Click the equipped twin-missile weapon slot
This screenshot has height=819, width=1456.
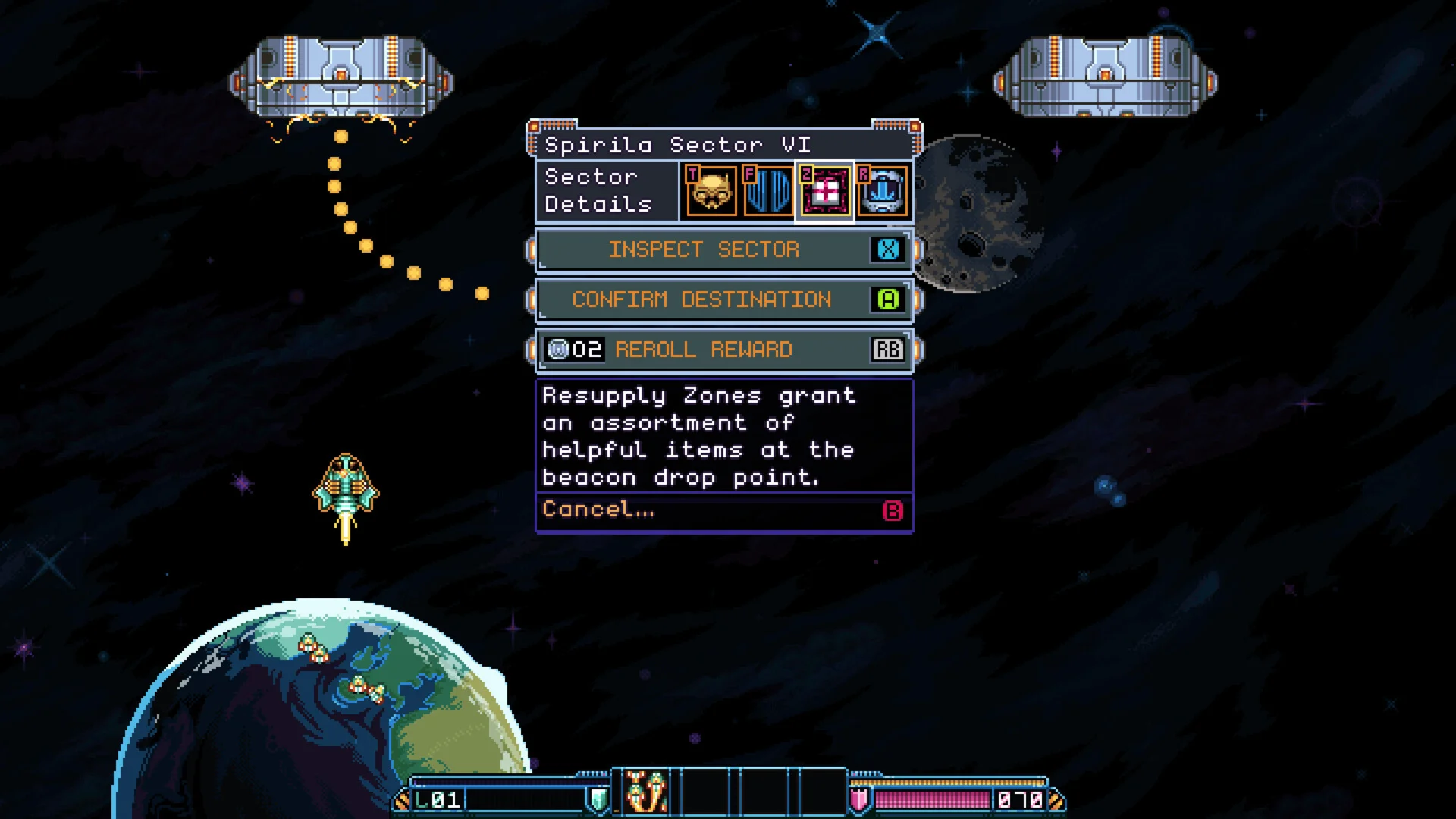pyautogui.click(x=646, y=793)
